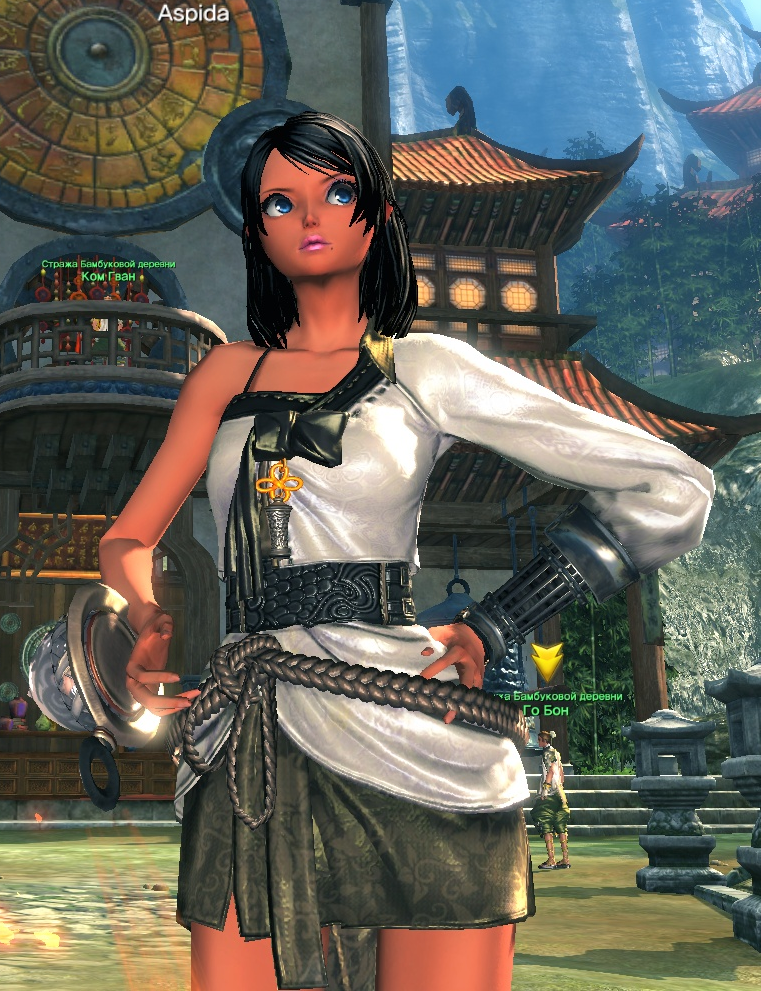Viewport: 761px width, 991px height.
Task: Click the yellow quest arrow marker
Action: (547, 662)
